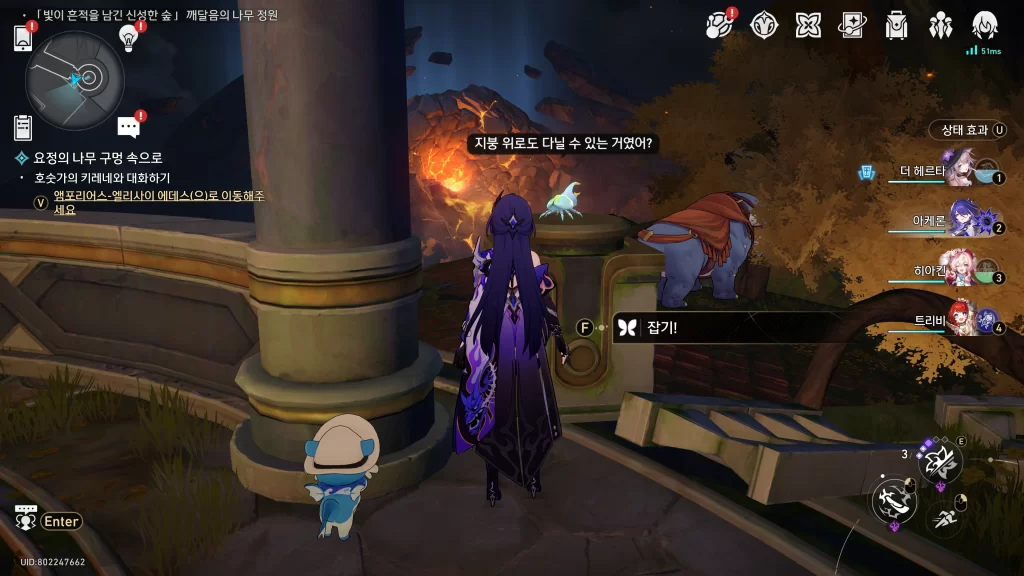Open the compass-shaped guide icon
1024x576 pixels.
coord(765,25)
